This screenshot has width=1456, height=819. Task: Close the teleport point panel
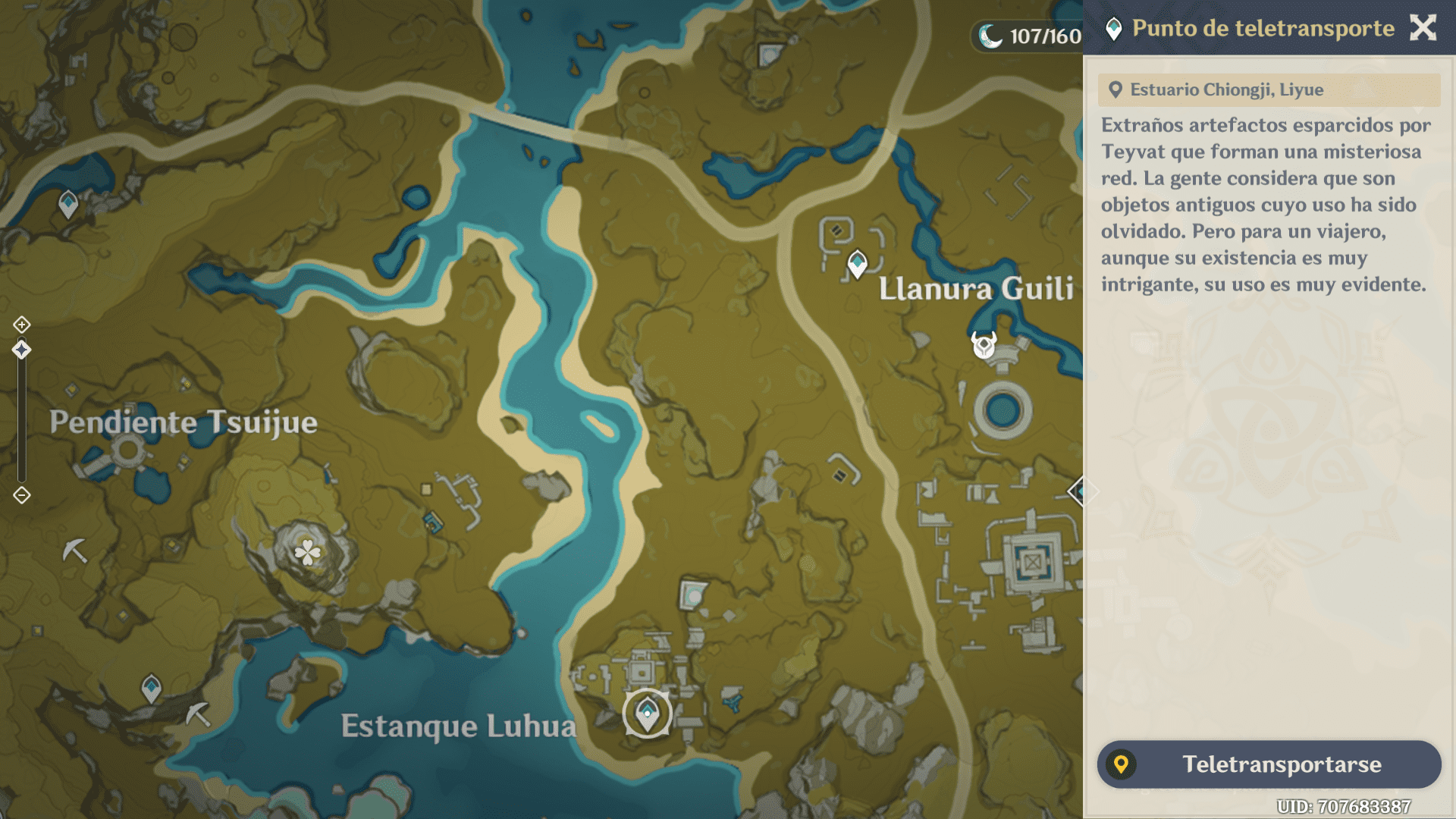coord(1423,28)
